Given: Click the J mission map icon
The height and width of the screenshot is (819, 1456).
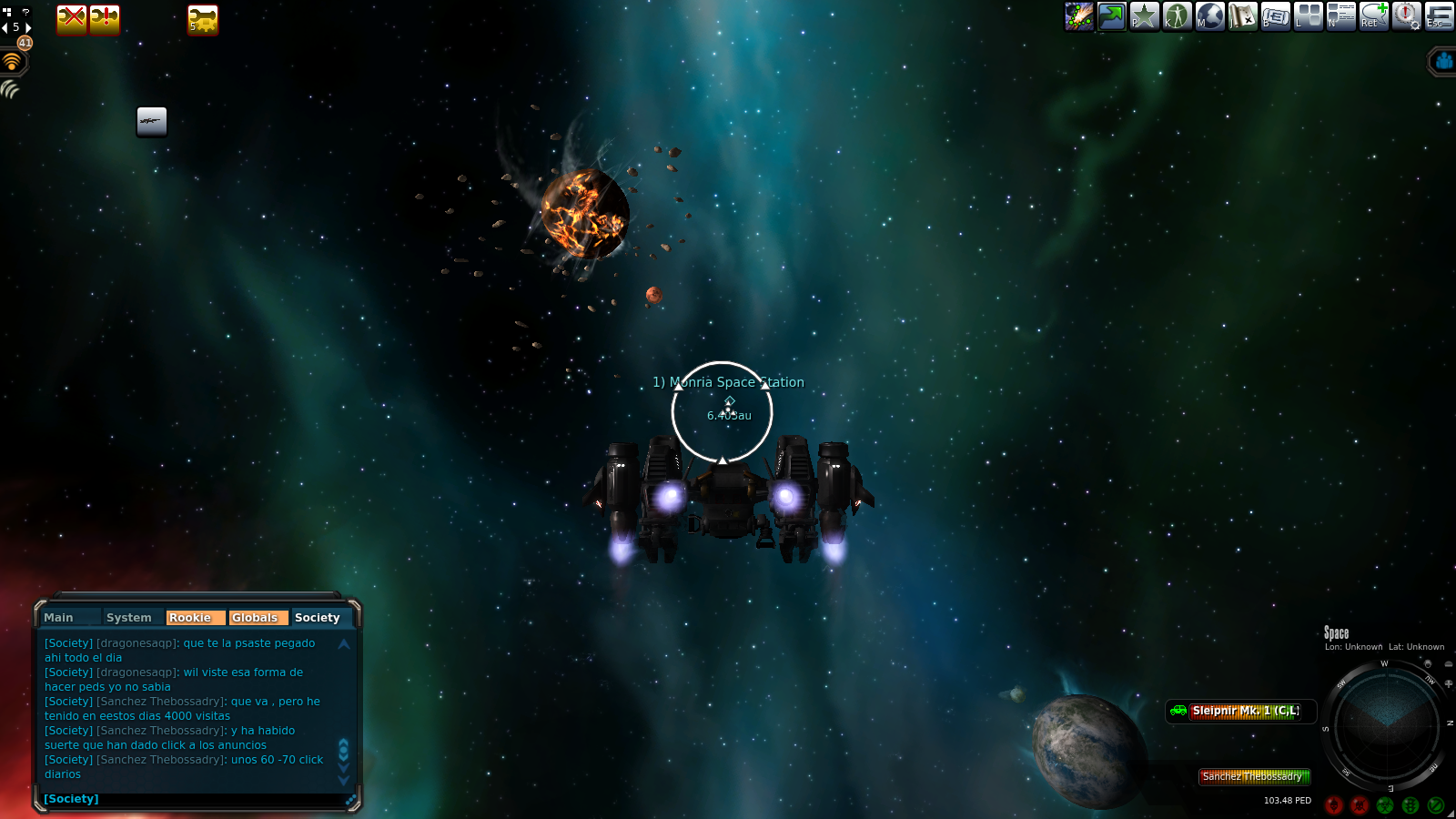Looking at the screenshot, I should (x=1241, y=16).
